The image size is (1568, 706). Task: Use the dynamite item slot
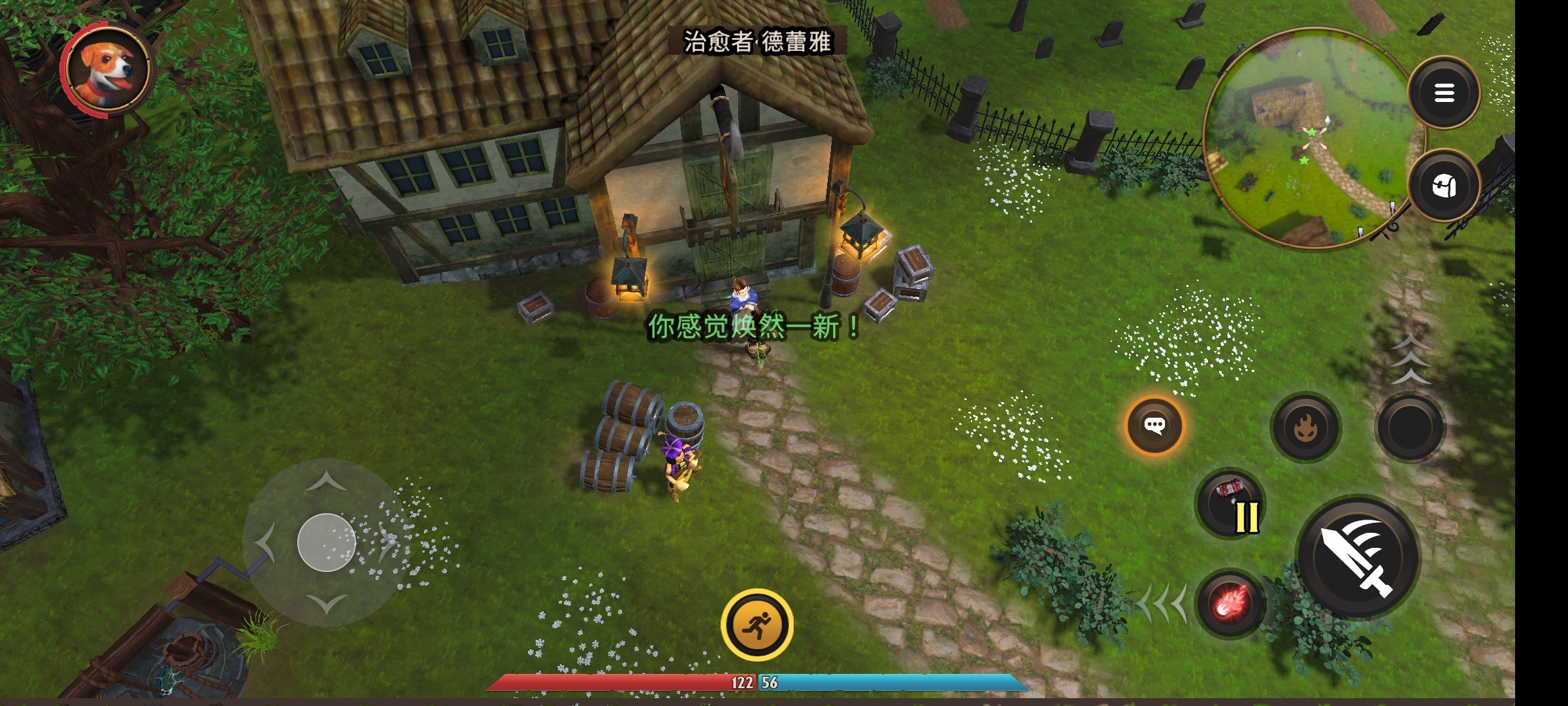(x=1230, y=504)
